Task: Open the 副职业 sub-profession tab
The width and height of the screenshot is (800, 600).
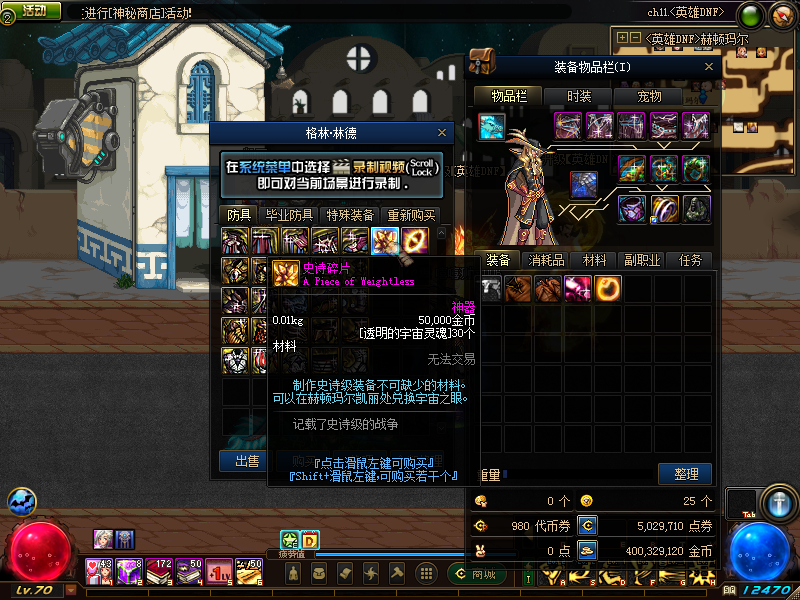Action: click(641, 260)
